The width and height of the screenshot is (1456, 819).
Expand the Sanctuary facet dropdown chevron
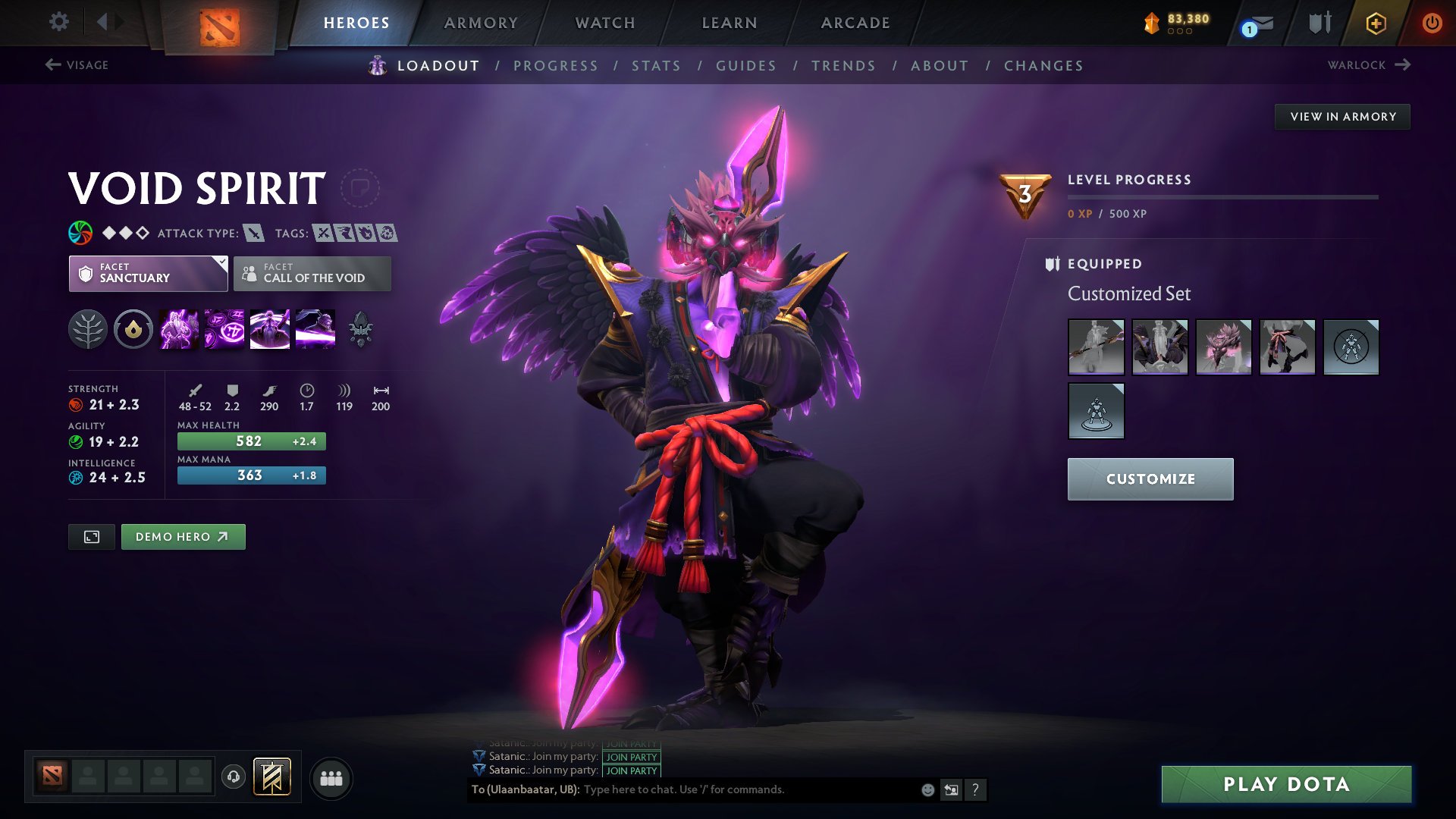coord(221,263)
